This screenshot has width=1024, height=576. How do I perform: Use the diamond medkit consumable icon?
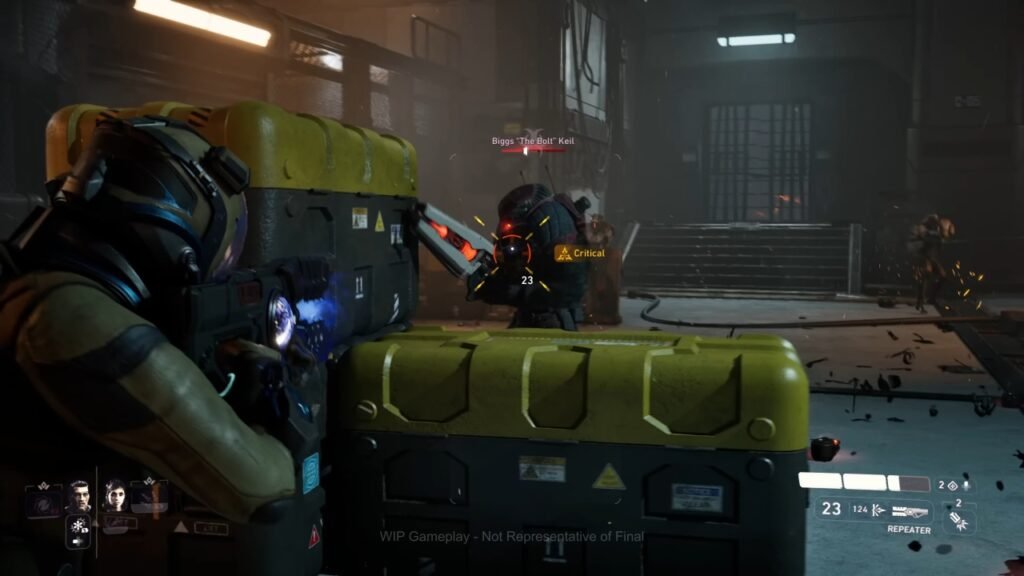(951, 486)
